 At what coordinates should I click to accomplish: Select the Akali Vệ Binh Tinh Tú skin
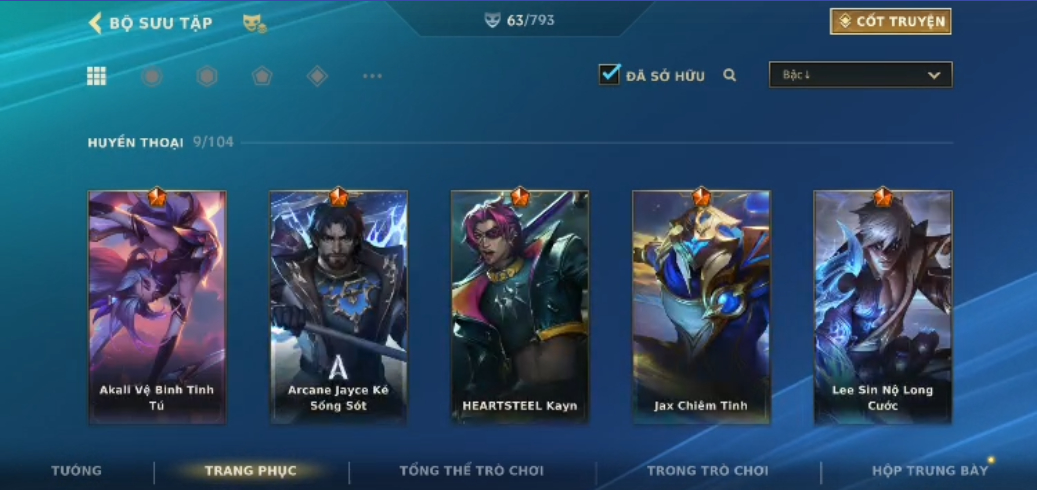point(157,307)
